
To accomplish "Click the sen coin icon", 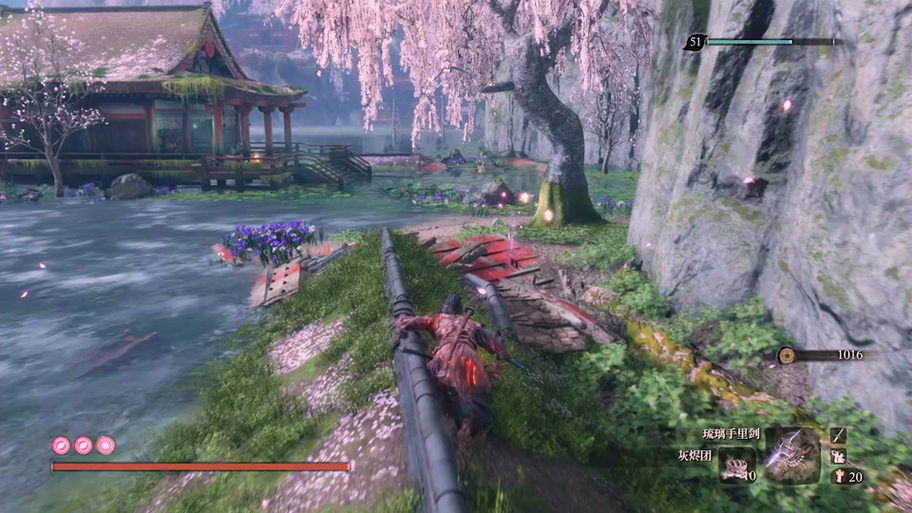I will pos(787,354).
